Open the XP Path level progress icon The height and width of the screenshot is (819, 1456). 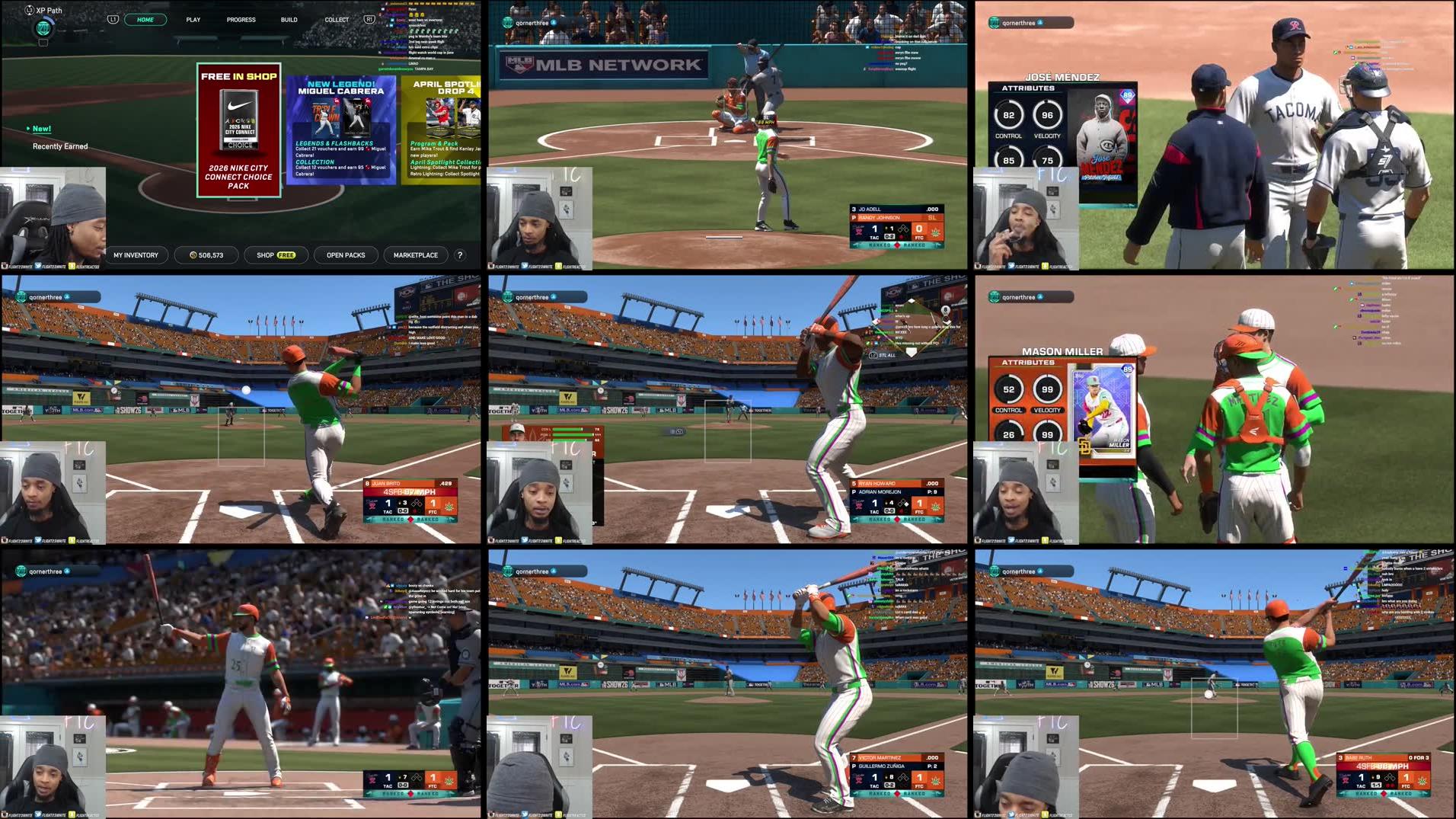[42, 29]
